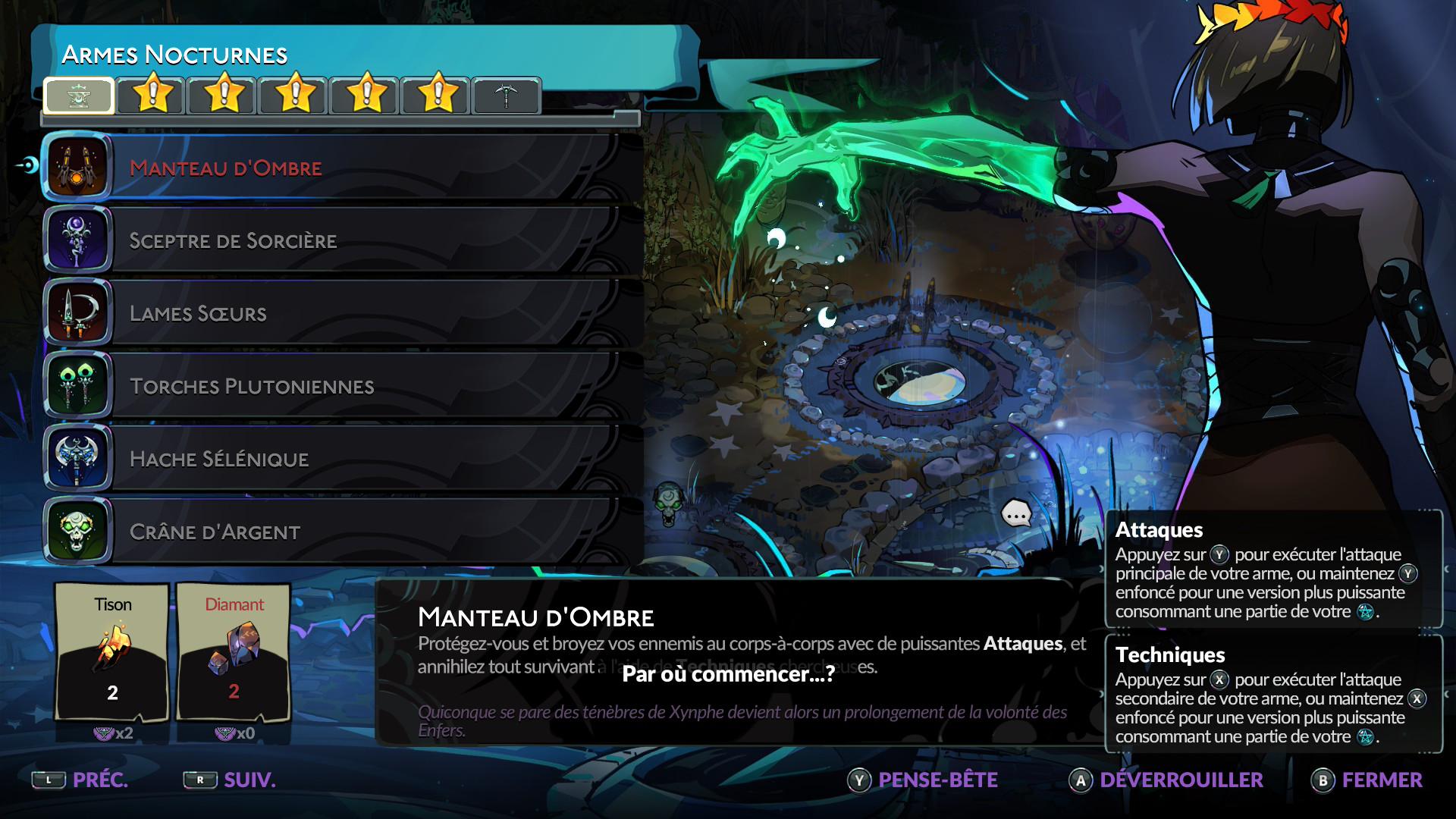The image size is (1456, 819).
Task: Open the first Armes Nocturnes weapons tab
Action: click(x=79, y=96)
